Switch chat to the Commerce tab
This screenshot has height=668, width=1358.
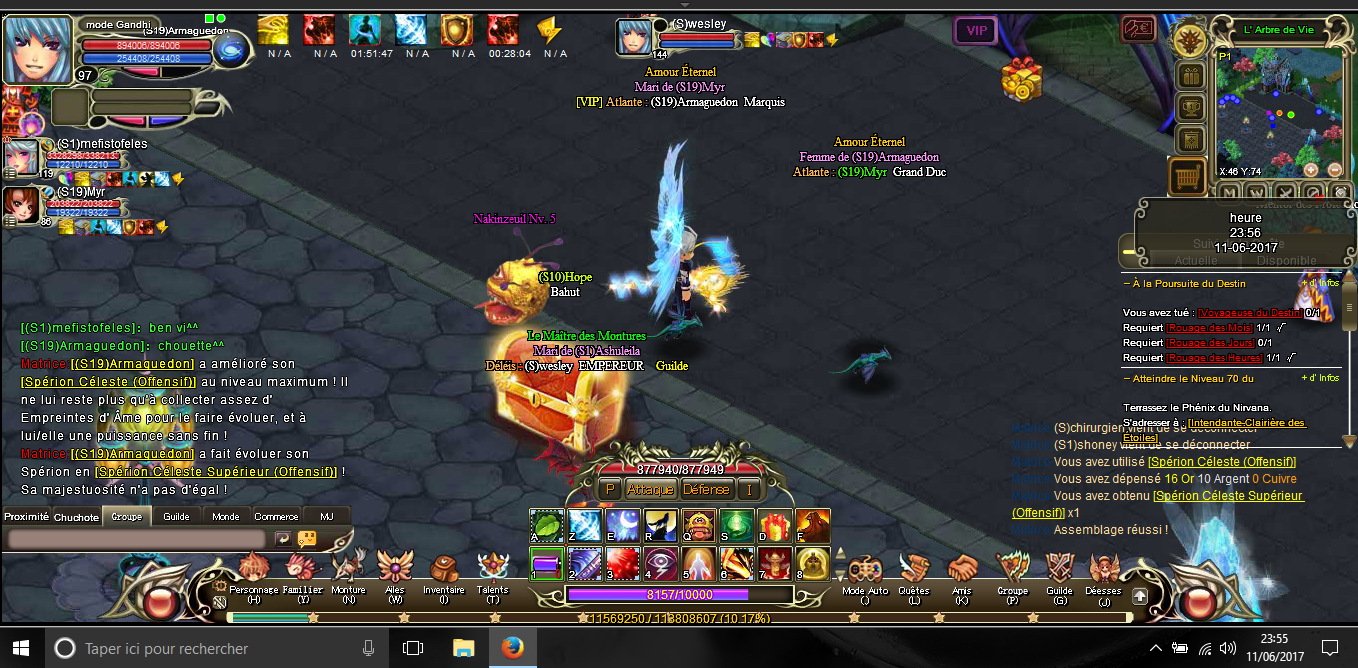pyautogui.click(x=276, y=516)
